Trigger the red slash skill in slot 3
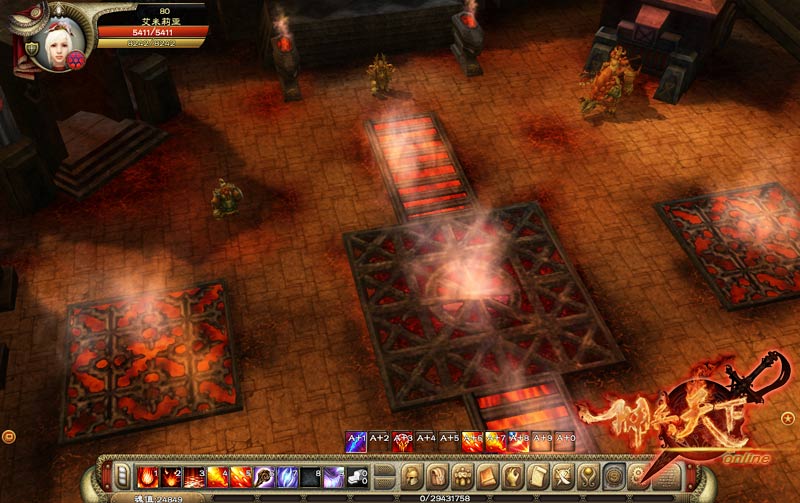This screenshot has height=503, width=800. click(x=193, y=475)
